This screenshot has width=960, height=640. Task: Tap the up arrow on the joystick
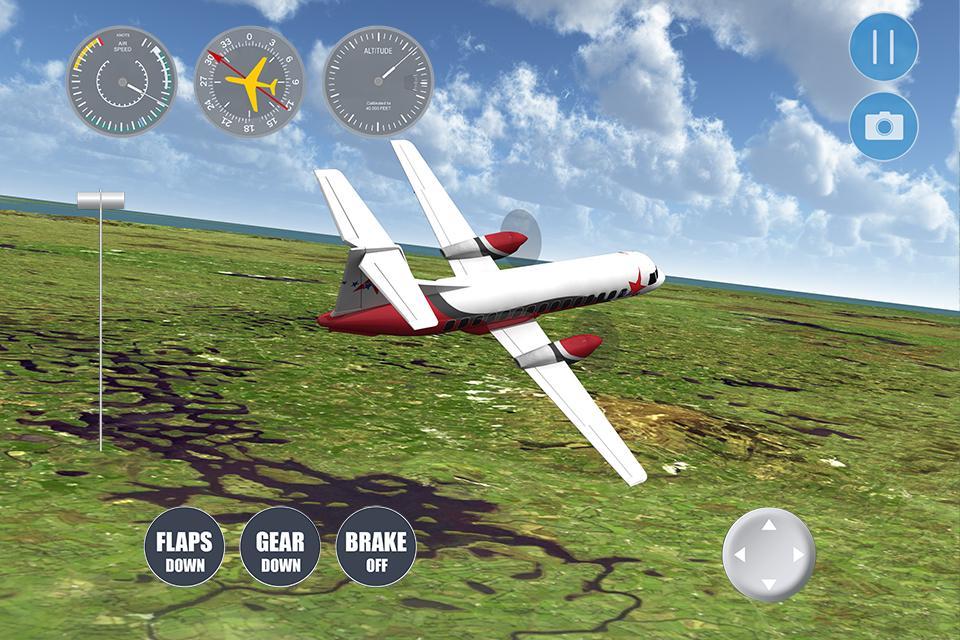tap(768, 525)
